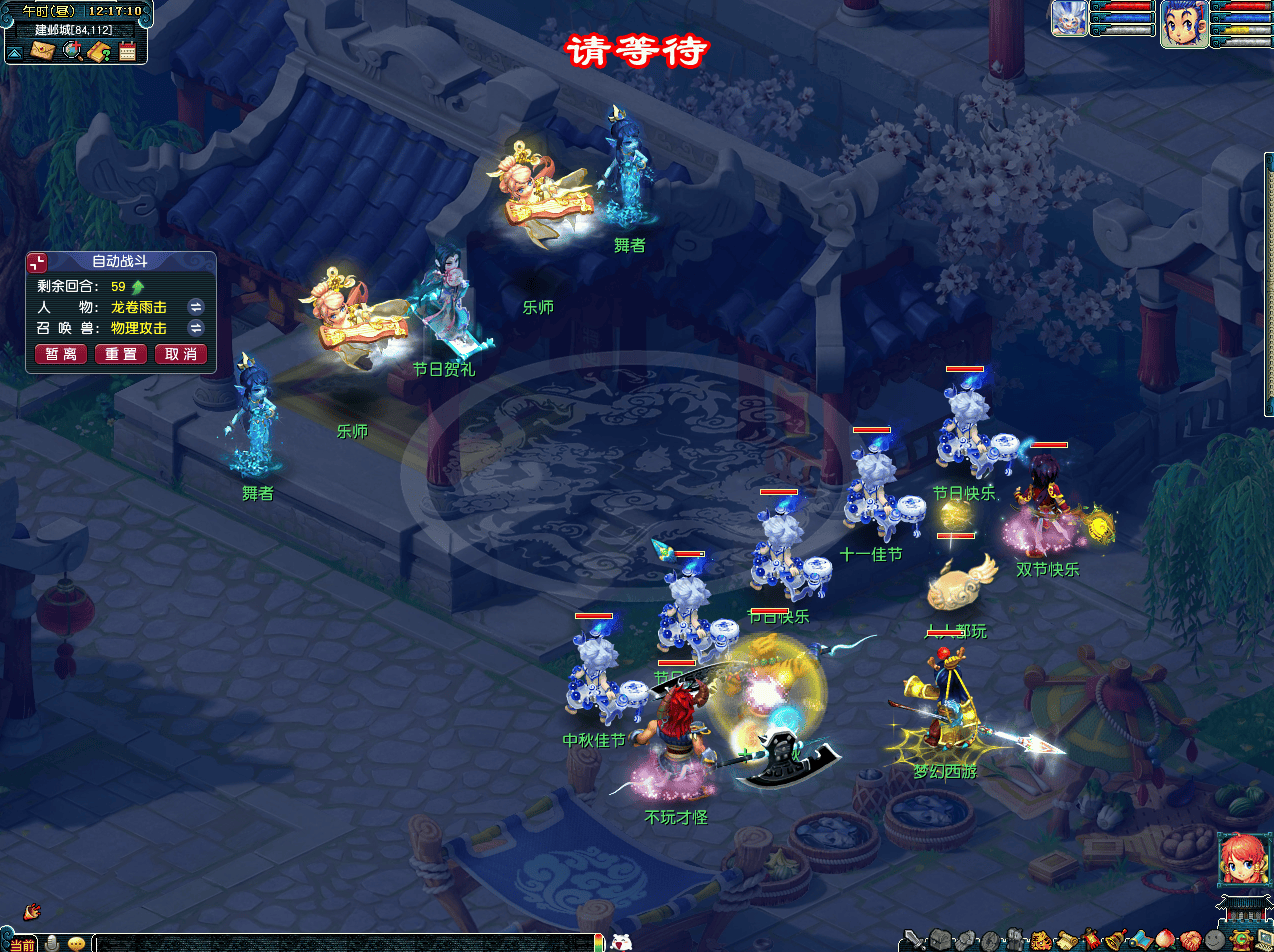Collapse the top-left panel with the arrow button
The image size is (1274, 952).
[x=15, y=52]
